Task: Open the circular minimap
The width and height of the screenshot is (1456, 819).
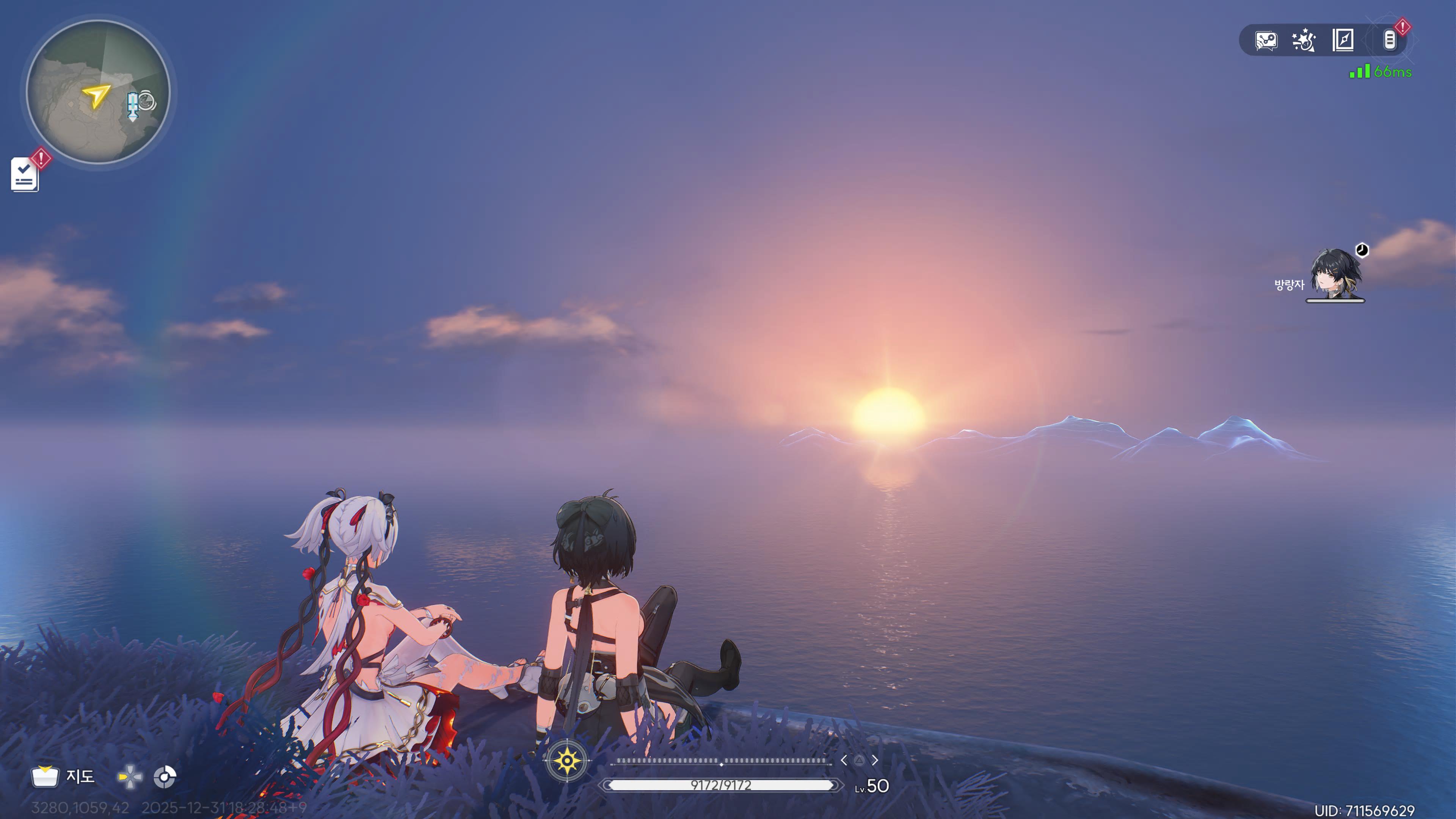Action: pyautogui.click(x=98, y=91)
